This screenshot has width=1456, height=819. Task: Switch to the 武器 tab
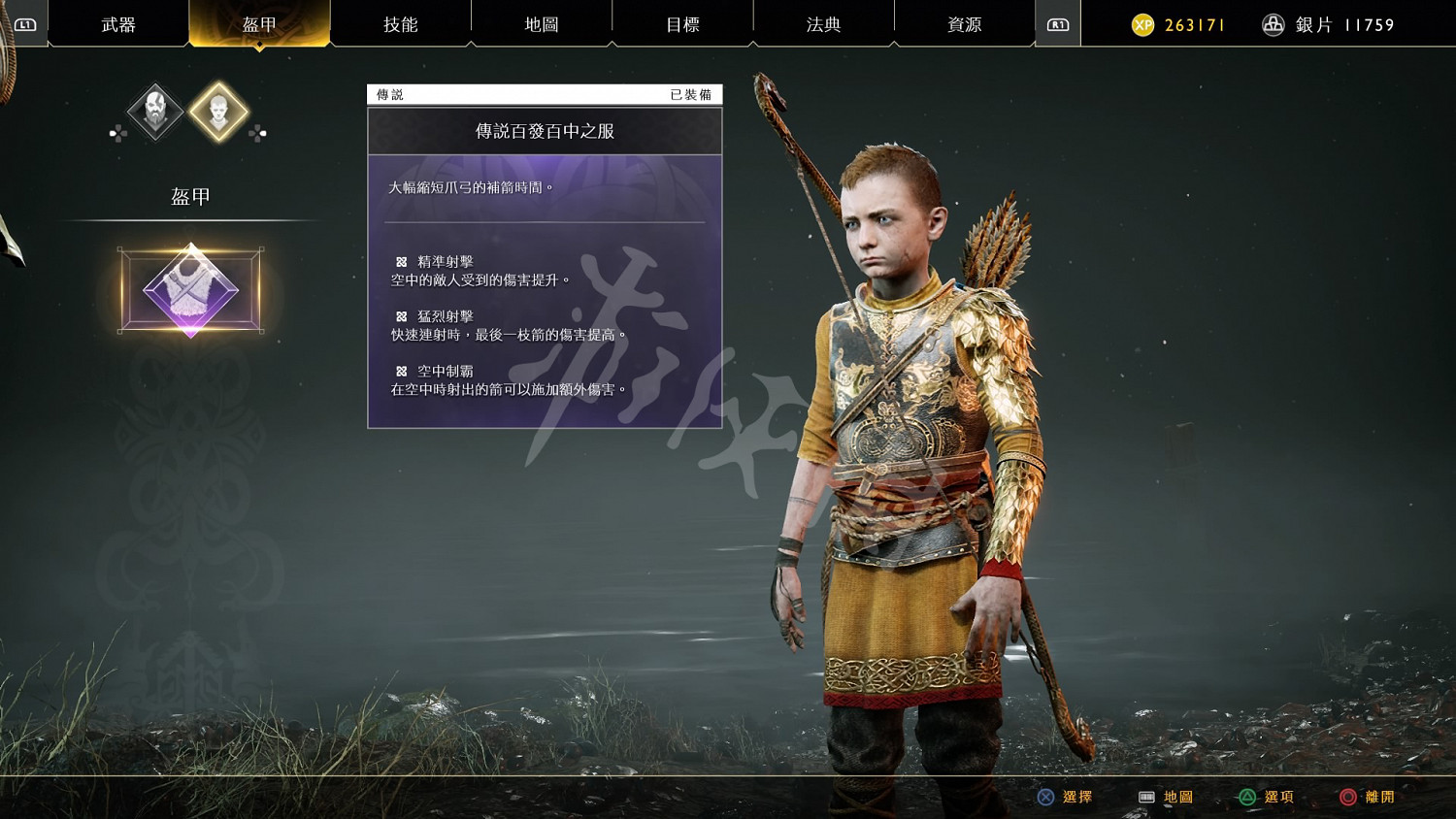pos(116,22)
